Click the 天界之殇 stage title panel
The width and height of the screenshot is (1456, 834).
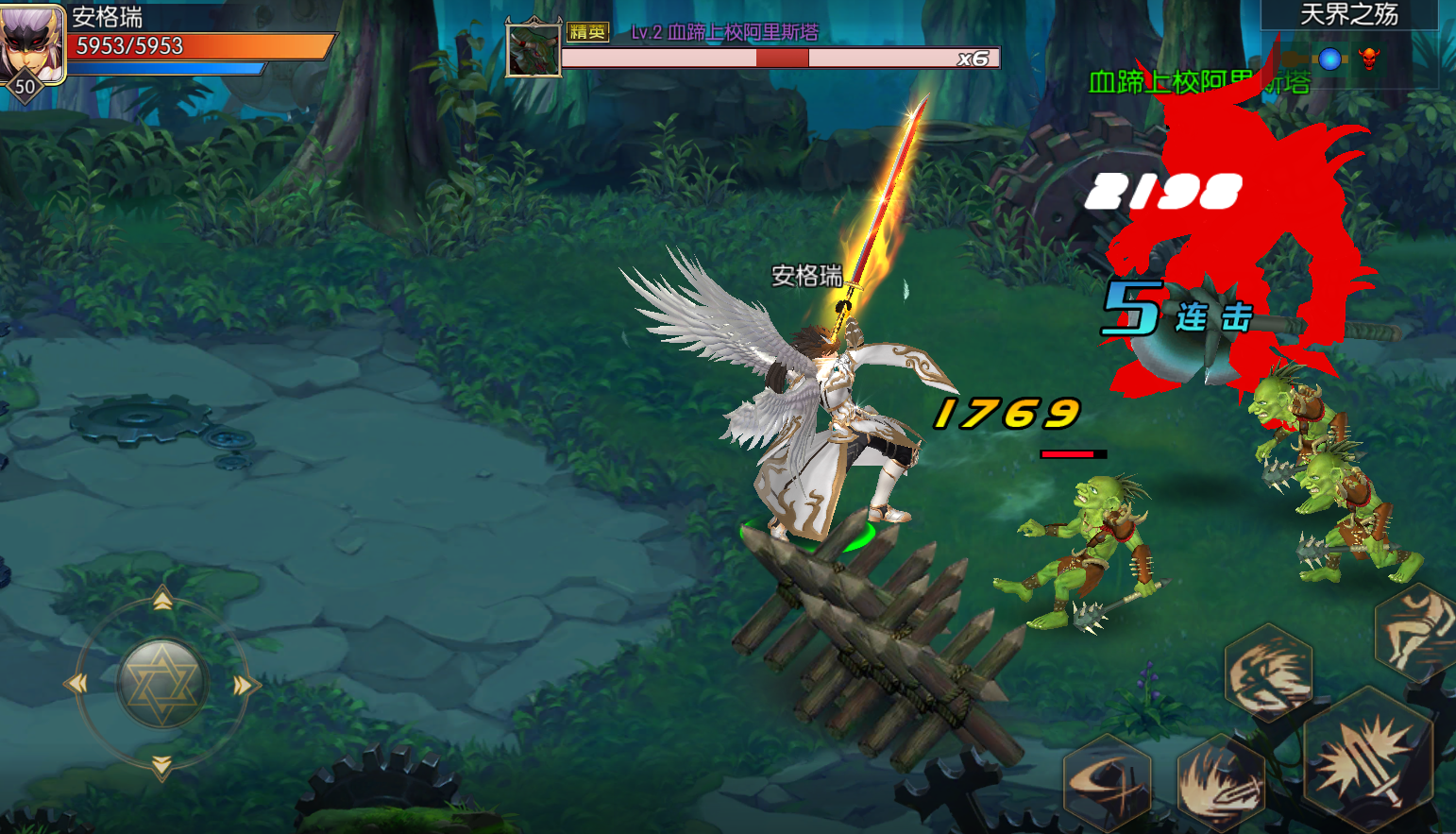tap(1348, 15)
